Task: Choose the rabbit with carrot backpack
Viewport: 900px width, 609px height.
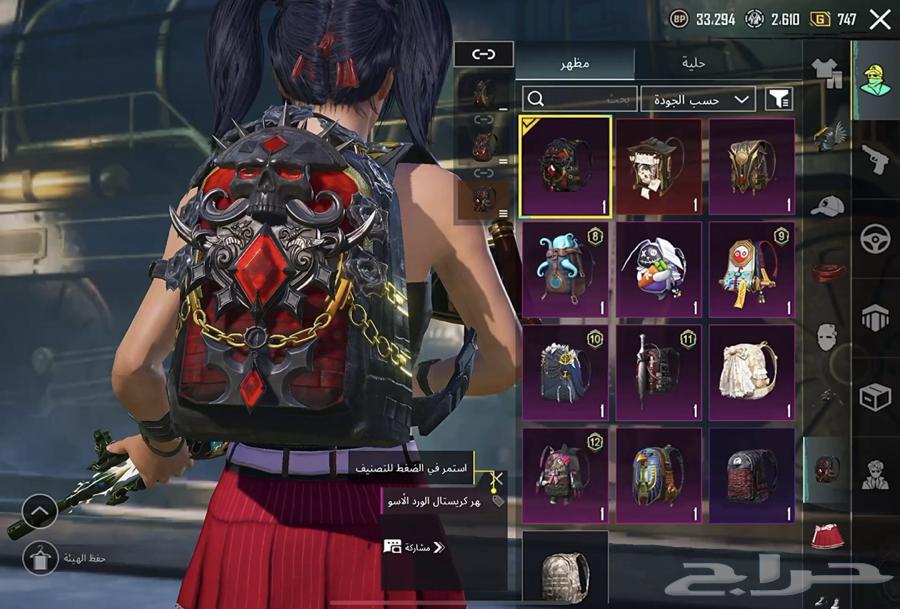Action: (659, 269)
